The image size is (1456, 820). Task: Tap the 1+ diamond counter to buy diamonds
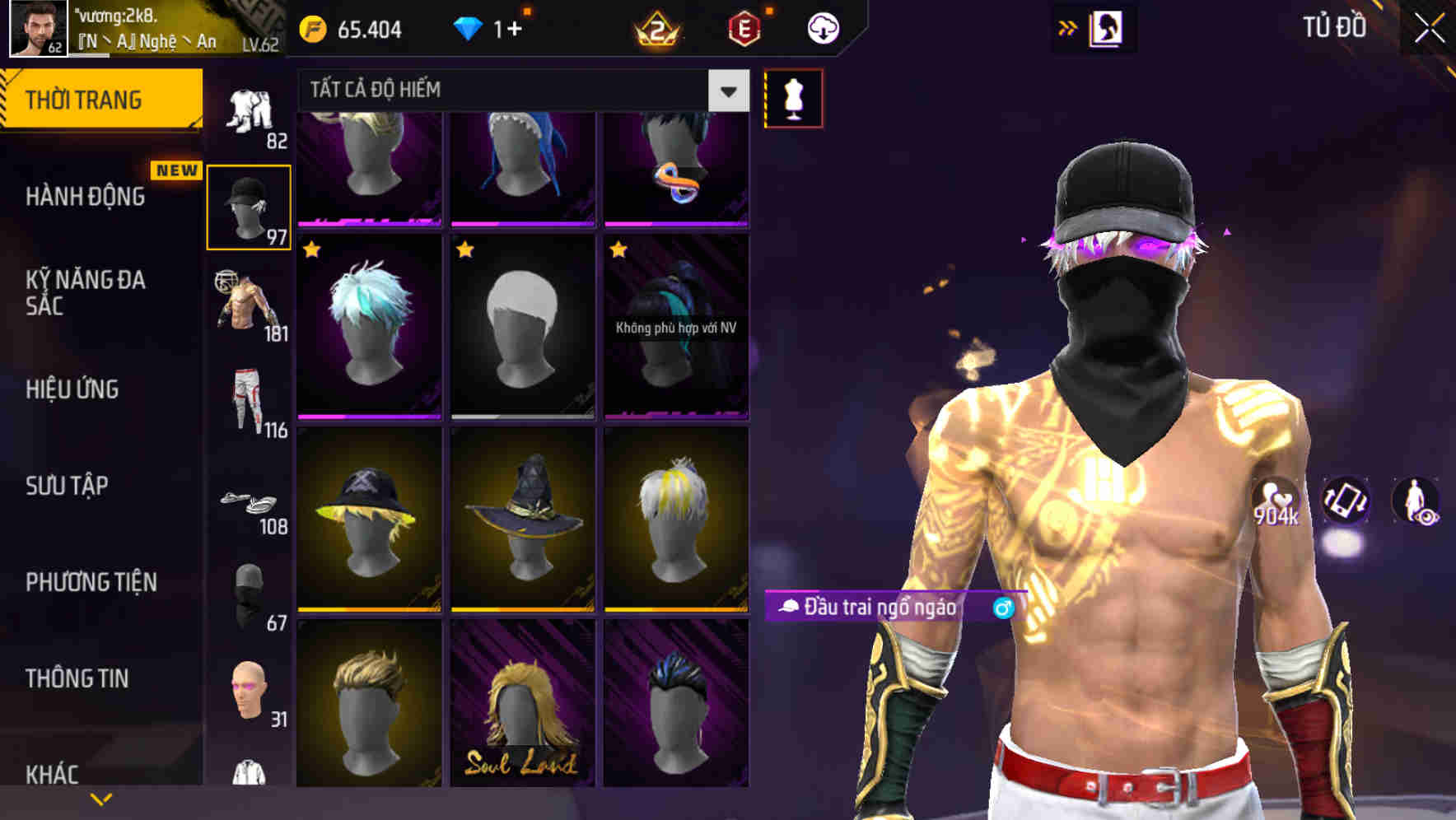click(506, 27)
